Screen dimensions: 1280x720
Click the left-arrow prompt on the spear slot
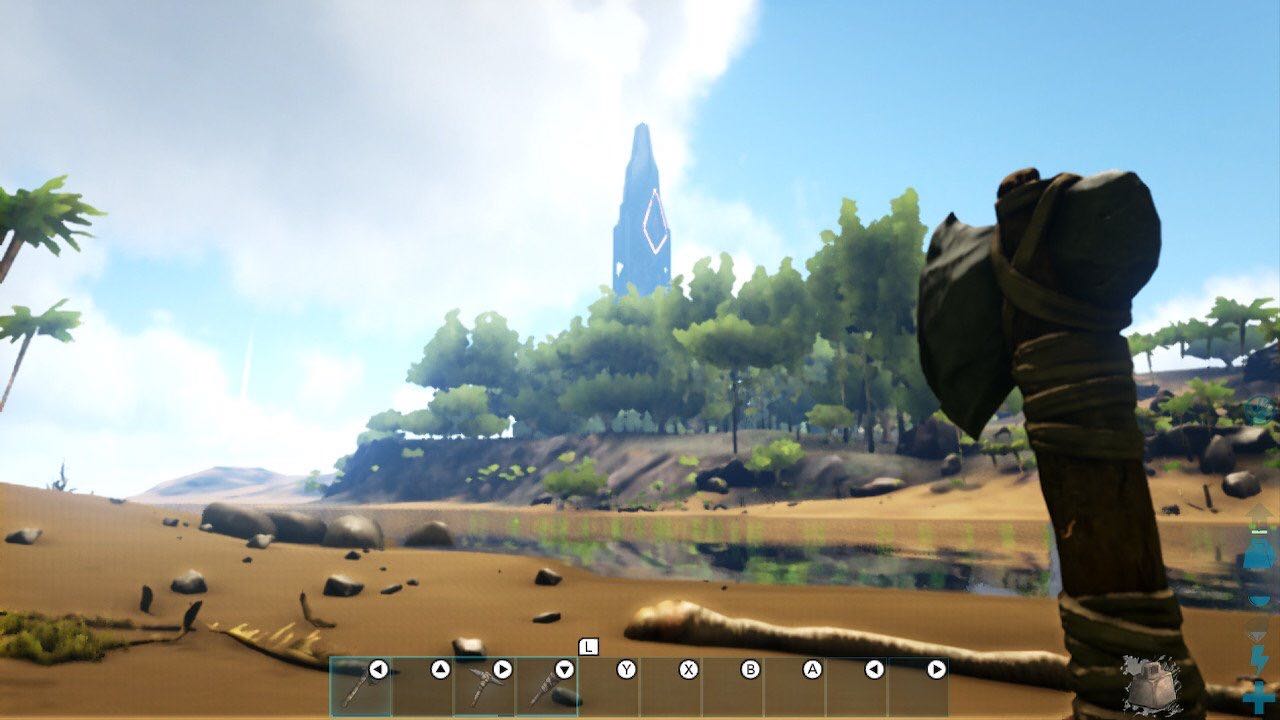pyautogui.click(x=379, y=668)
